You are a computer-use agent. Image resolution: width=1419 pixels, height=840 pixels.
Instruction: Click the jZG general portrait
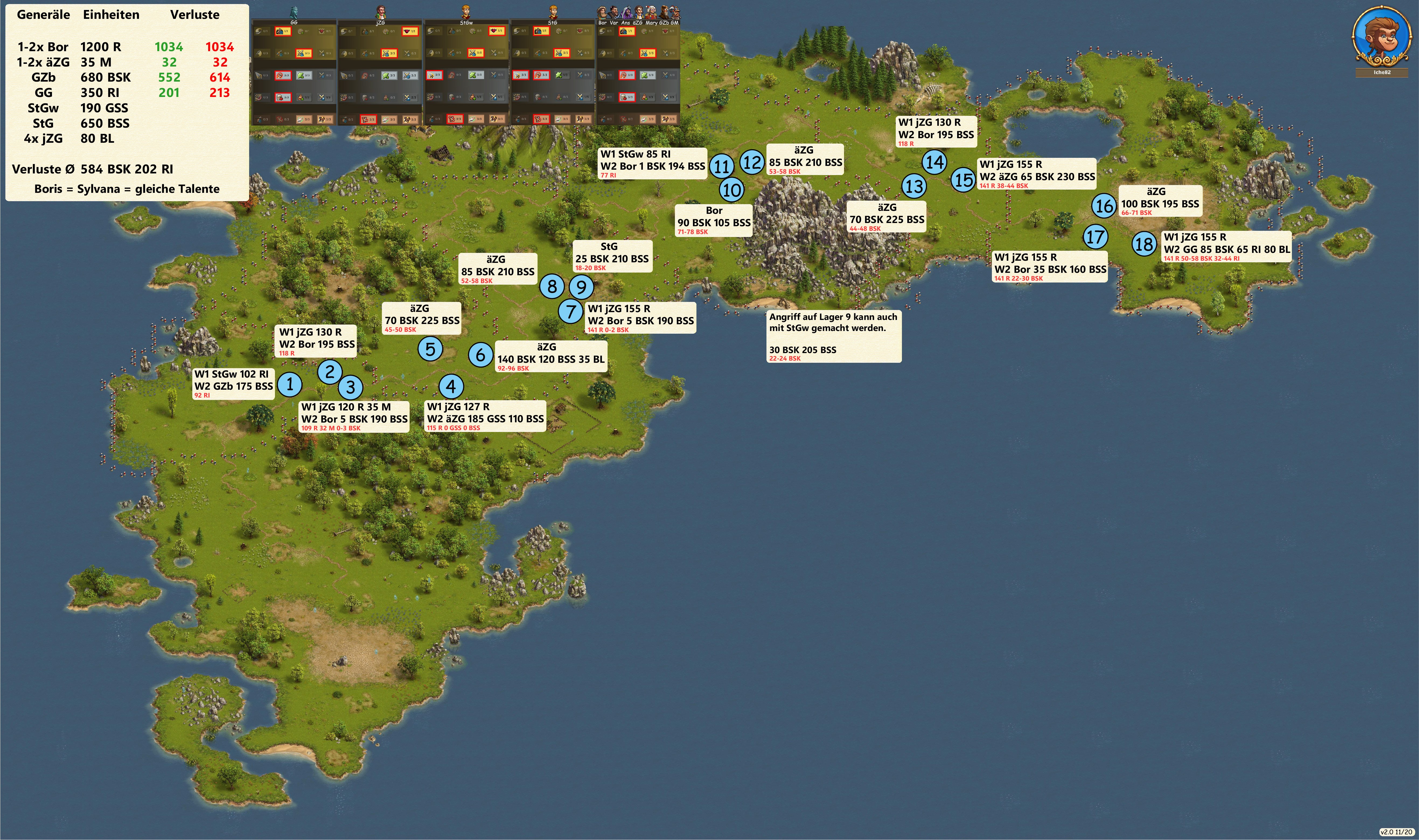pyautogui.click(x=380, y=11)
